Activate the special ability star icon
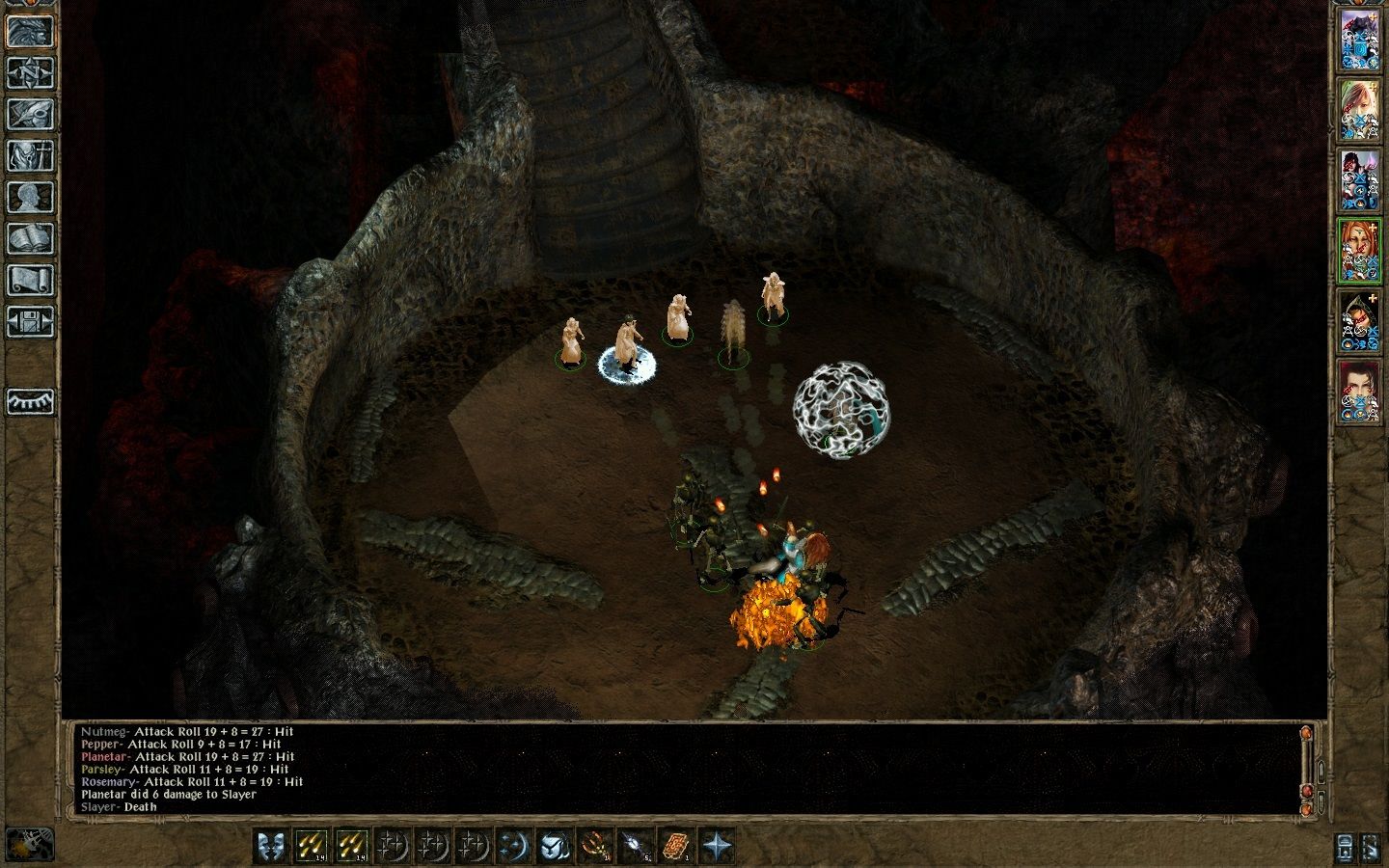 (x=718, y=847)
